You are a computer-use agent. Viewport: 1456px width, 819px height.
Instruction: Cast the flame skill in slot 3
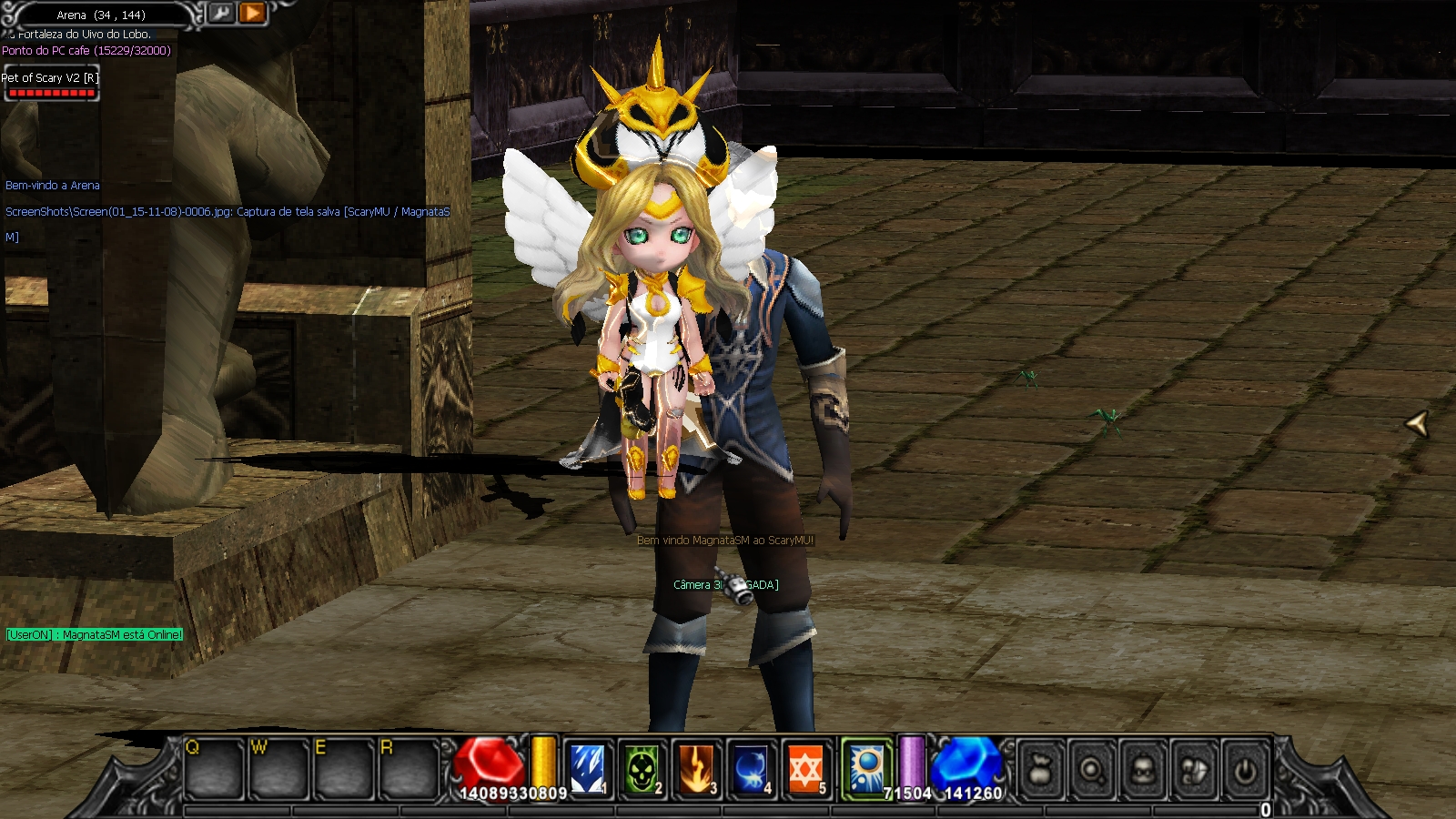tap(696, 769)
